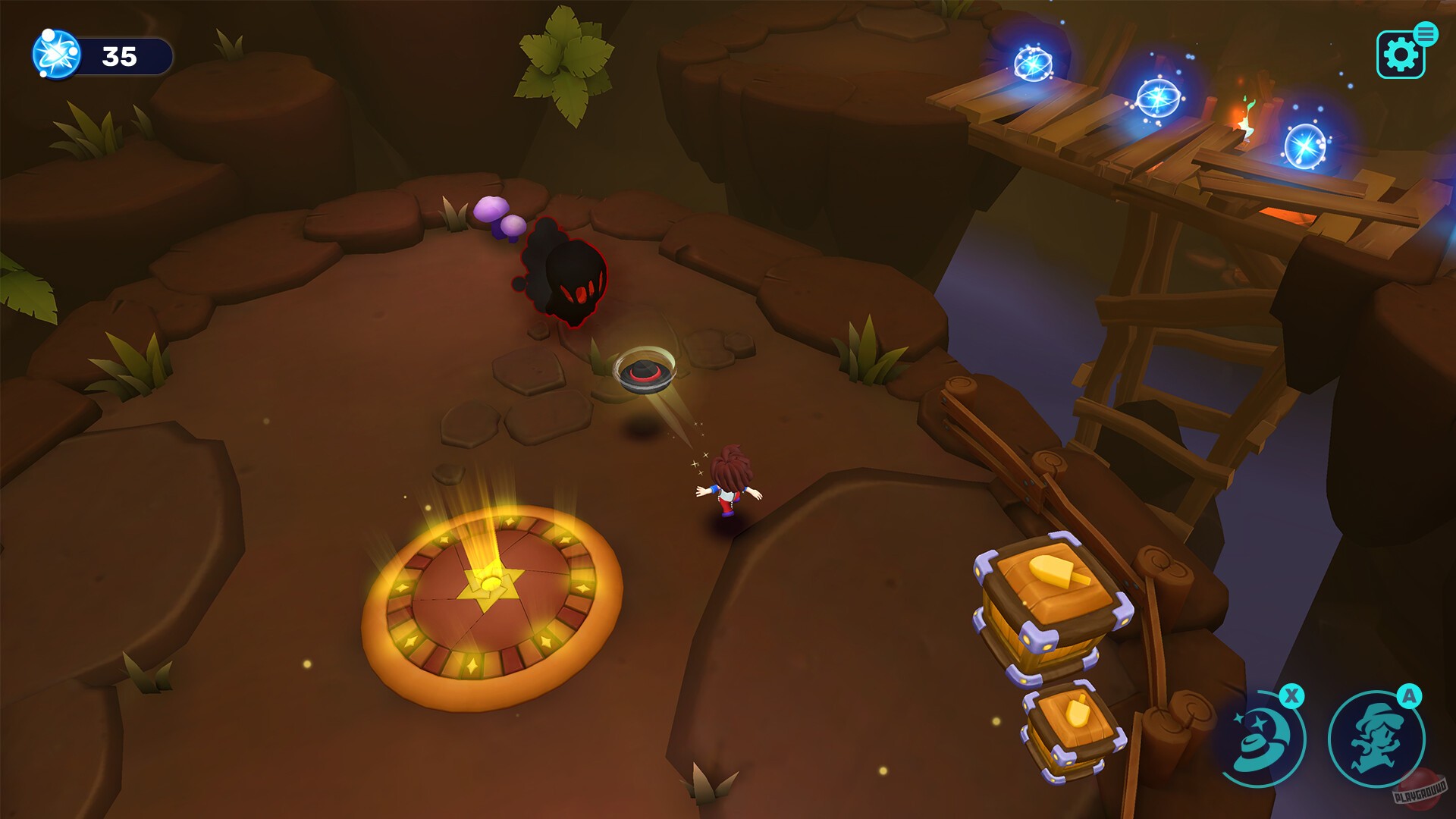Viewport: 1456px width, 819px height.
Task: Click the witch hat spinning on the ground
Action: point(647,372)
